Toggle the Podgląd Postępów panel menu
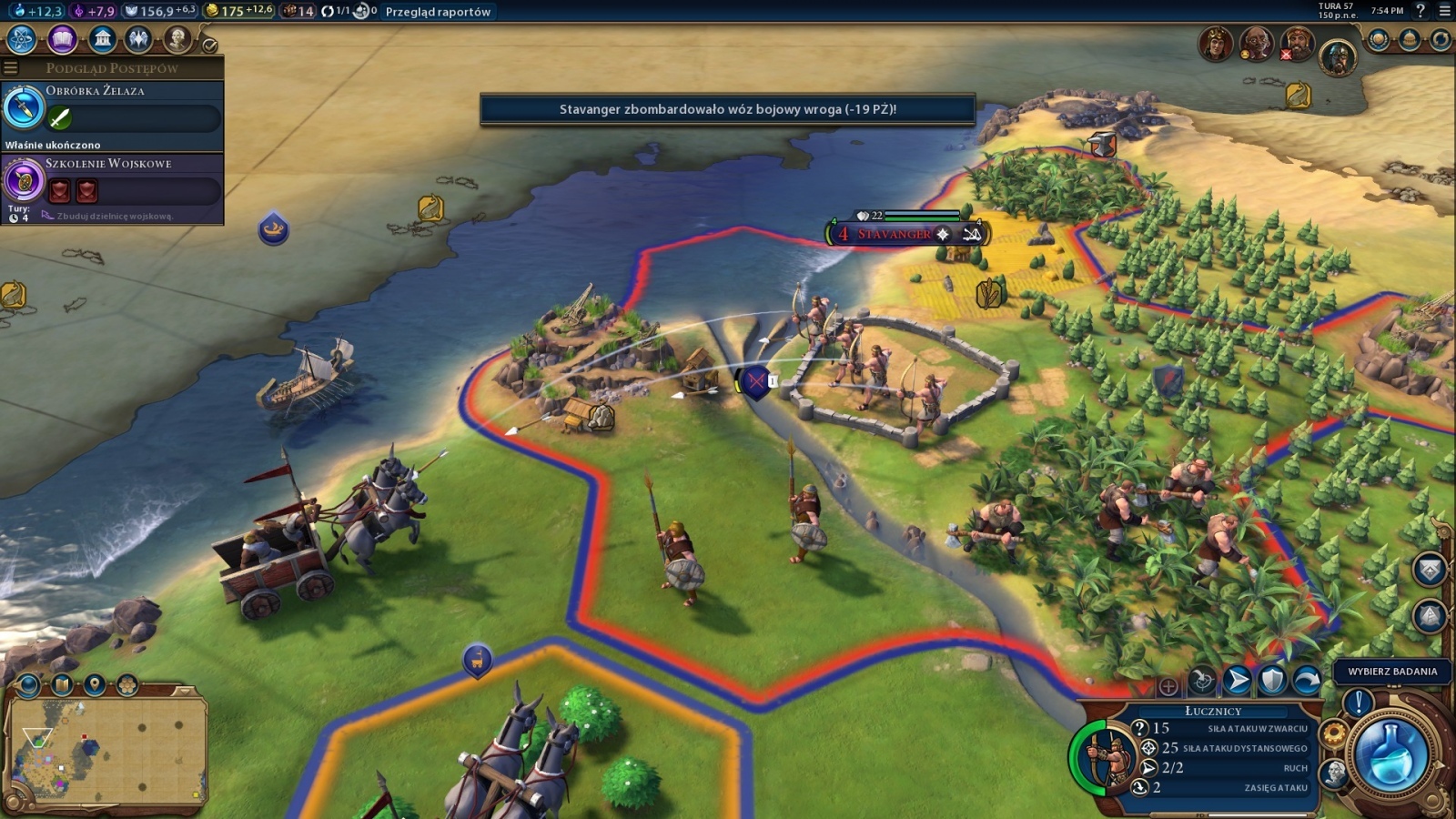1456x819 pixels. point(11,68)
